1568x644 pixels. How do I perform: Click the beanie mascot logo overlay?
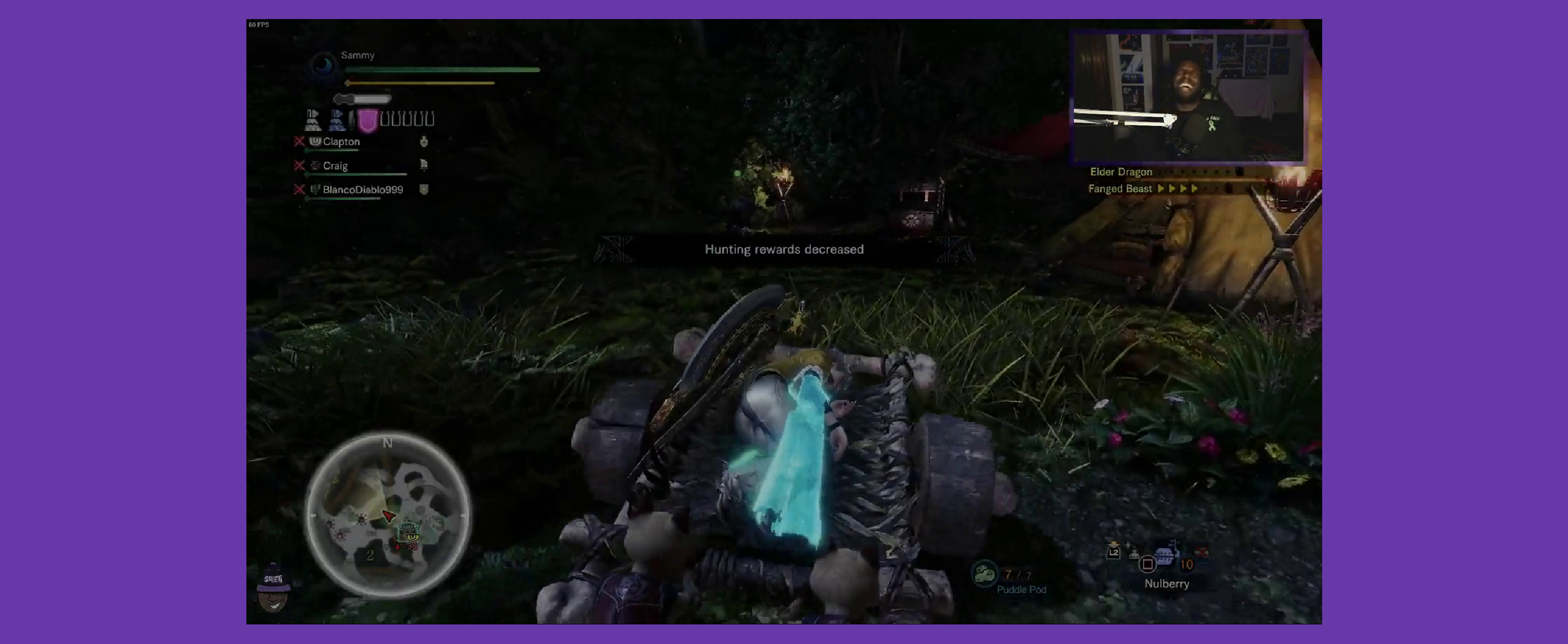272,589
